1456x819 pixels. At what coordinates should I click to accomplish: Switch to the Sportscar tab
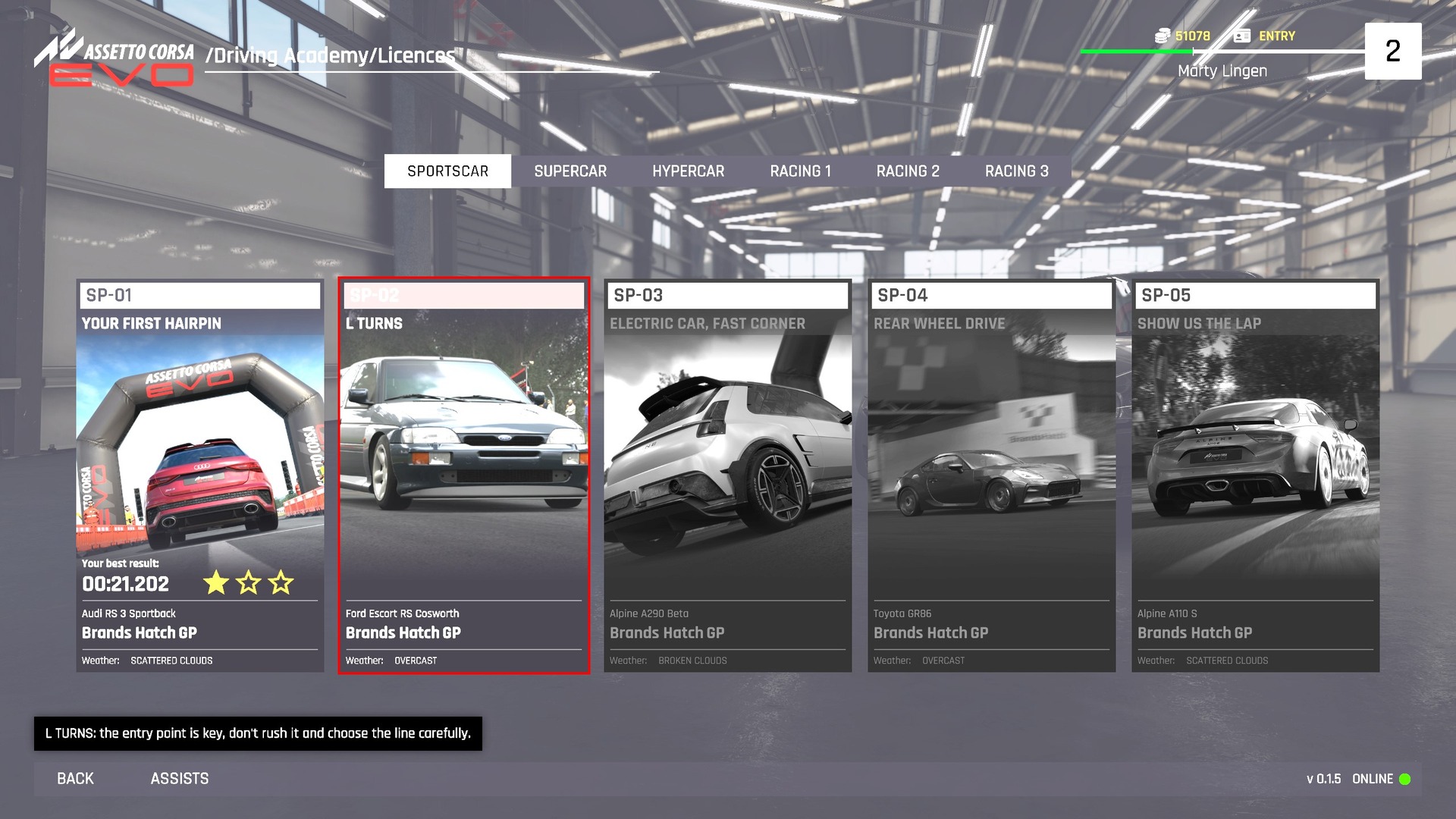tap(447, 171)
